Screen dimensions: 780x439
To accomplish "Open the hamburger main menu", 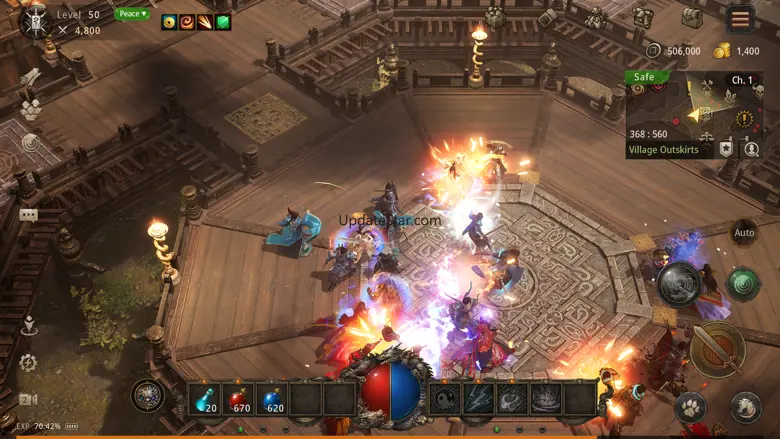I will pyautogui.click(x=740, y=19).
